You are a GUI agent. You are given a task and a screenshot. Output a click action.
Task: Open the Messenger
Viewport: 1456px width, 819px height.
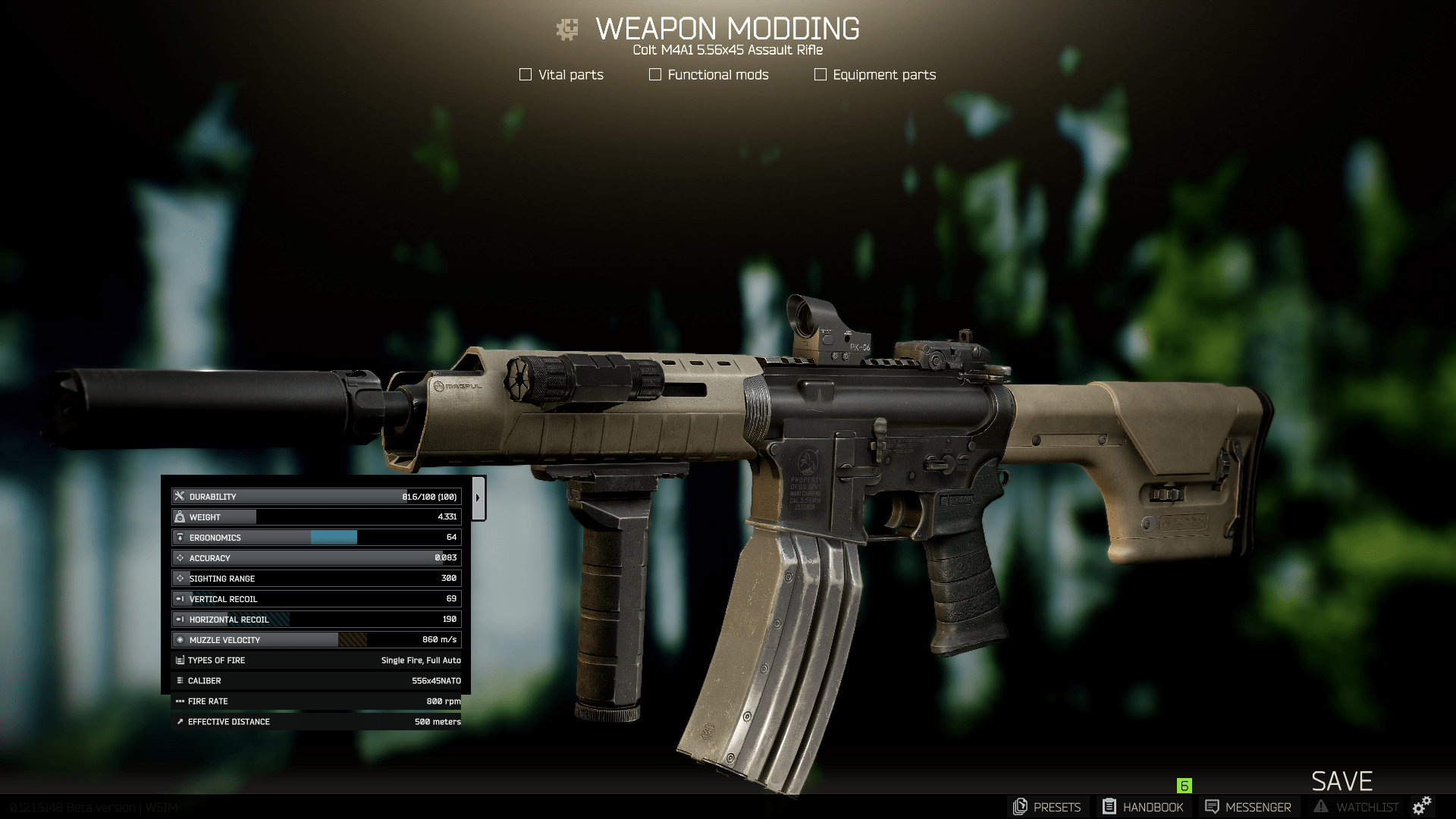(x=1248, y=807)
